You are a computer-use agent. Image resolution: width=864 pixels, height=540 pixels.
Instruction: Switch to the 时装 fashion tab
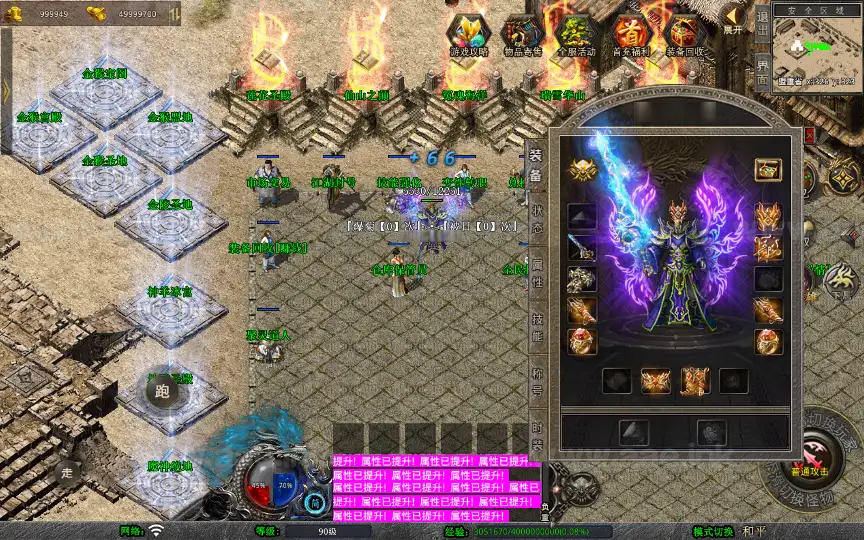click(x=537, y=432)
